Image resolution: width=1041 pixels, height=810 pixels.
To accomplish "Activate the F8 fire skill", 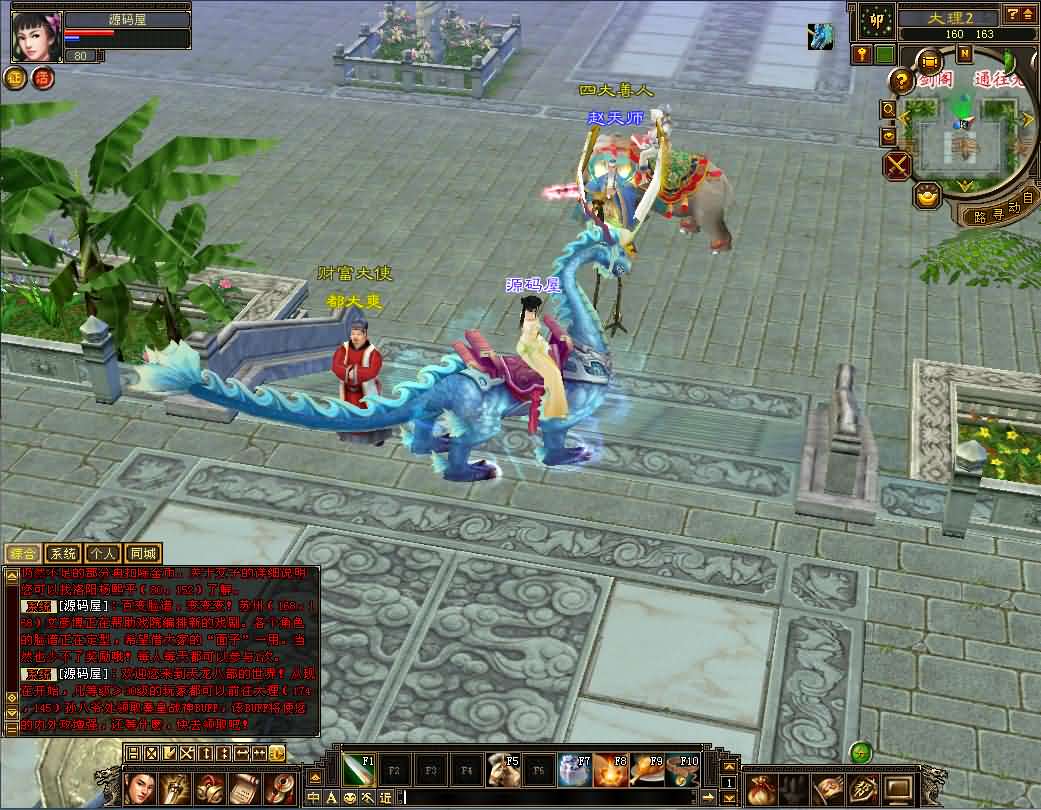I will click(x=612, y=770).
